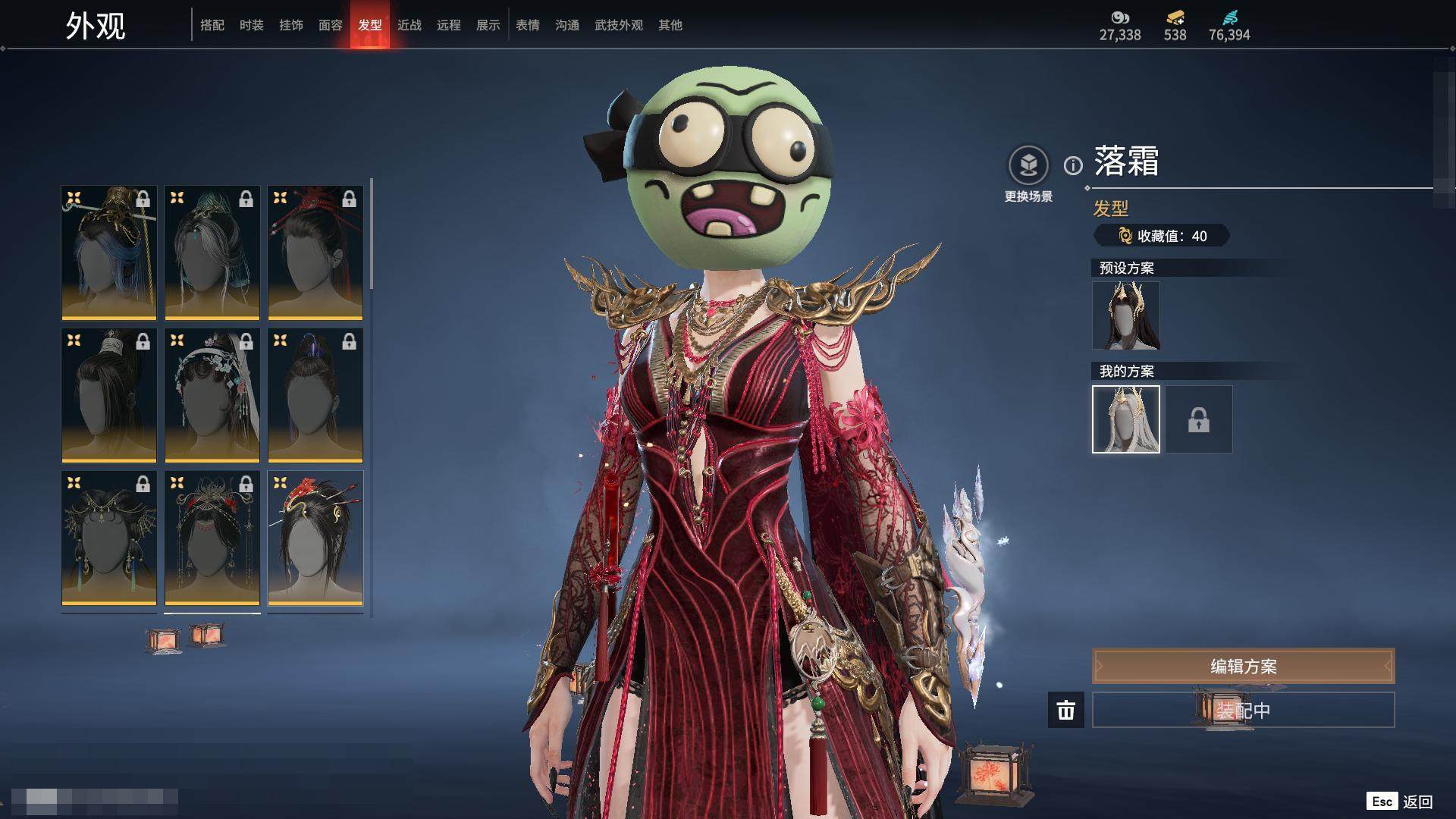Open the 远程 tab

[x=449, y=25]
